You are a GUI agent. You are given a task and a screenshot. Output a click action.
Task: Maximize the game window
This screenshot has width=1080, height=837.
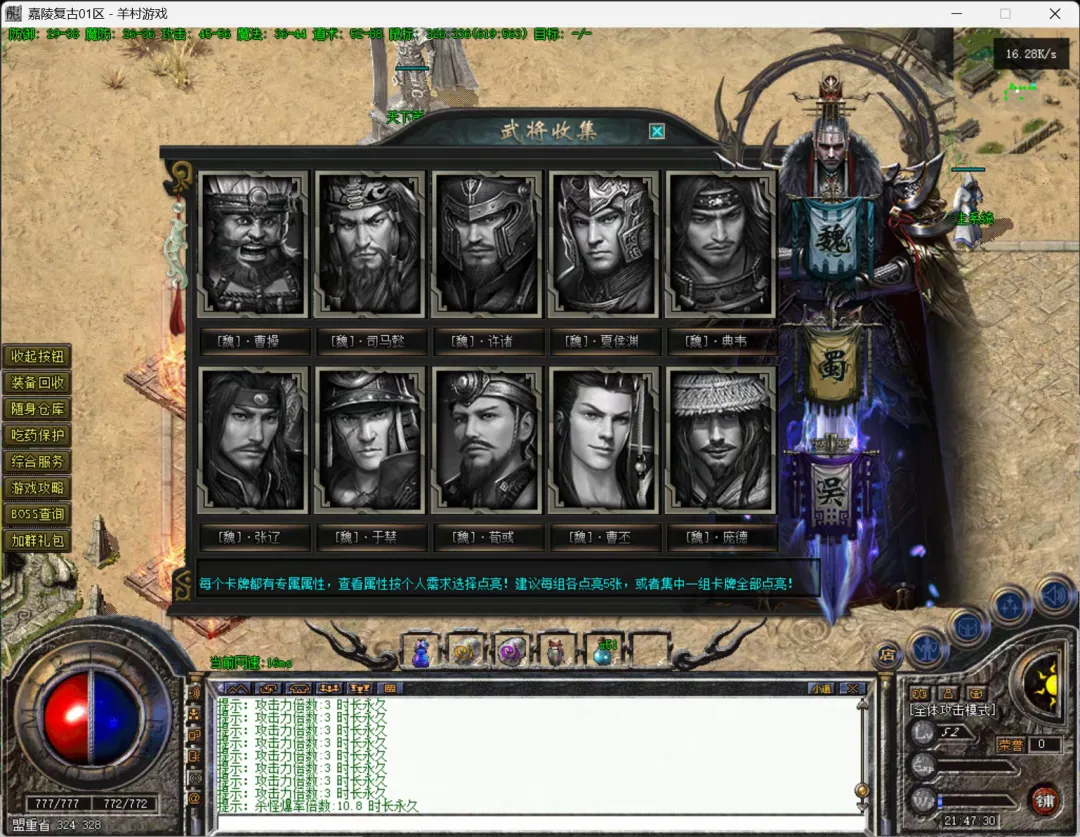click(x=1005, y=14)
